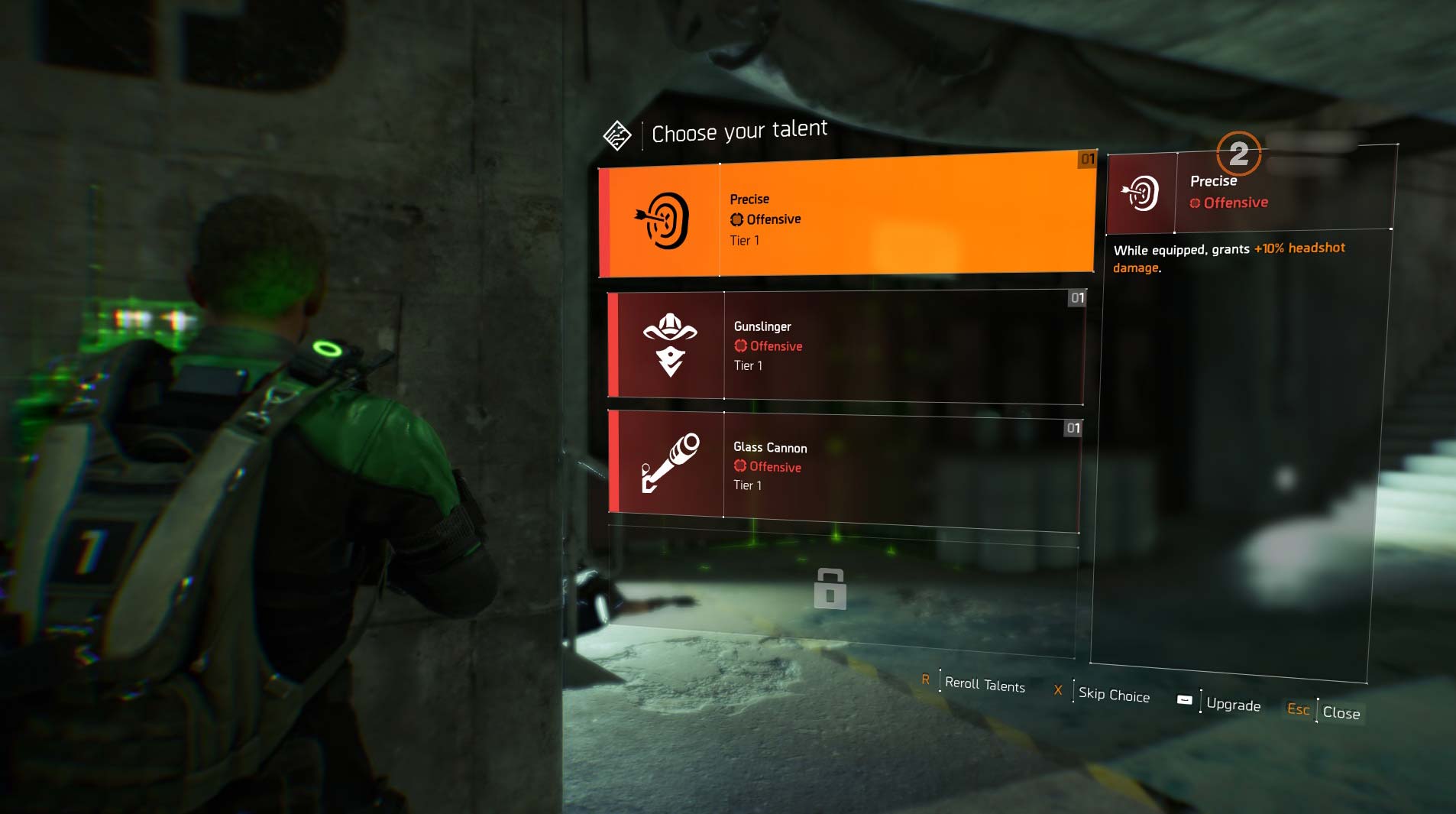Pick the Glass Cannon talent card
This screenshot has height=814, width=1456.
click(x=845, y=466)
